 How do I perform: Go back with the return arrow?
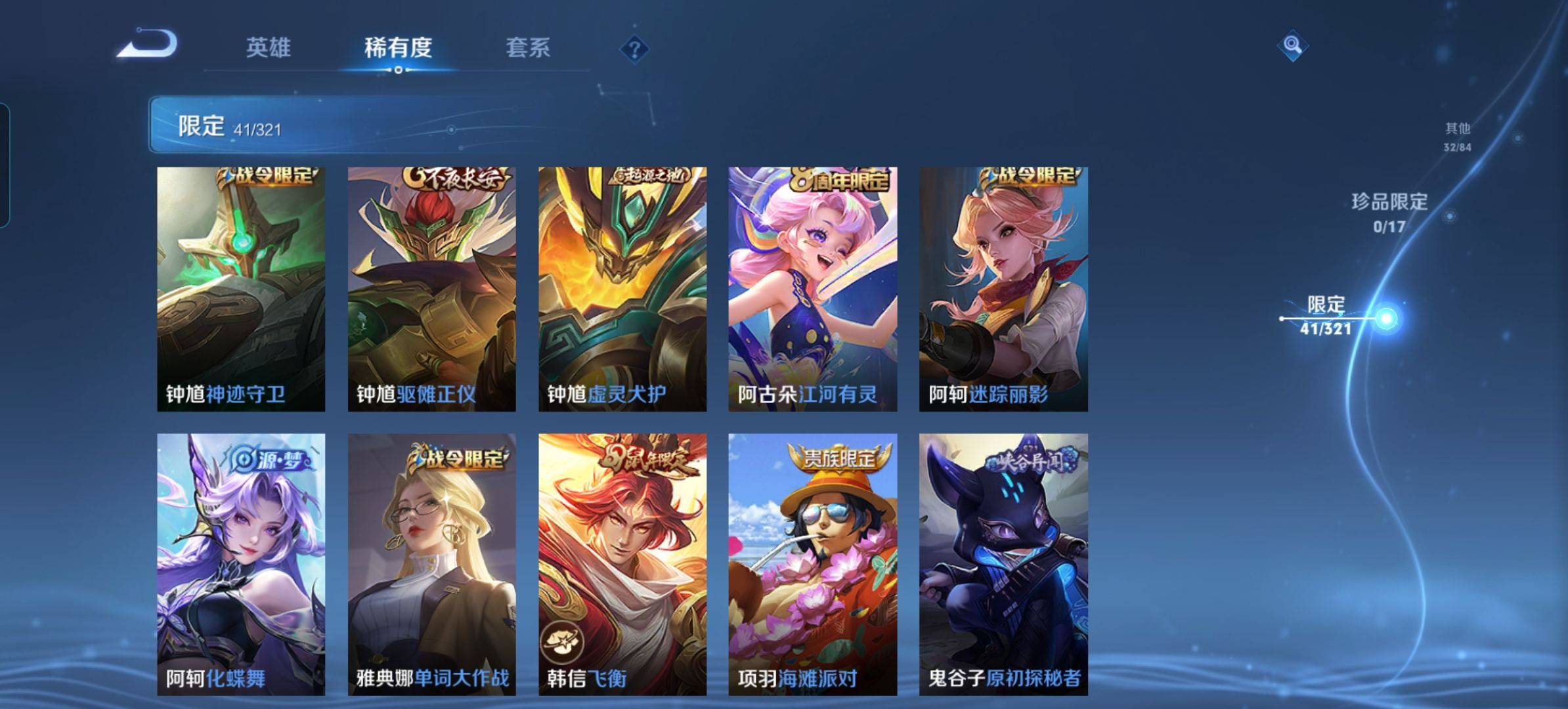148,45
